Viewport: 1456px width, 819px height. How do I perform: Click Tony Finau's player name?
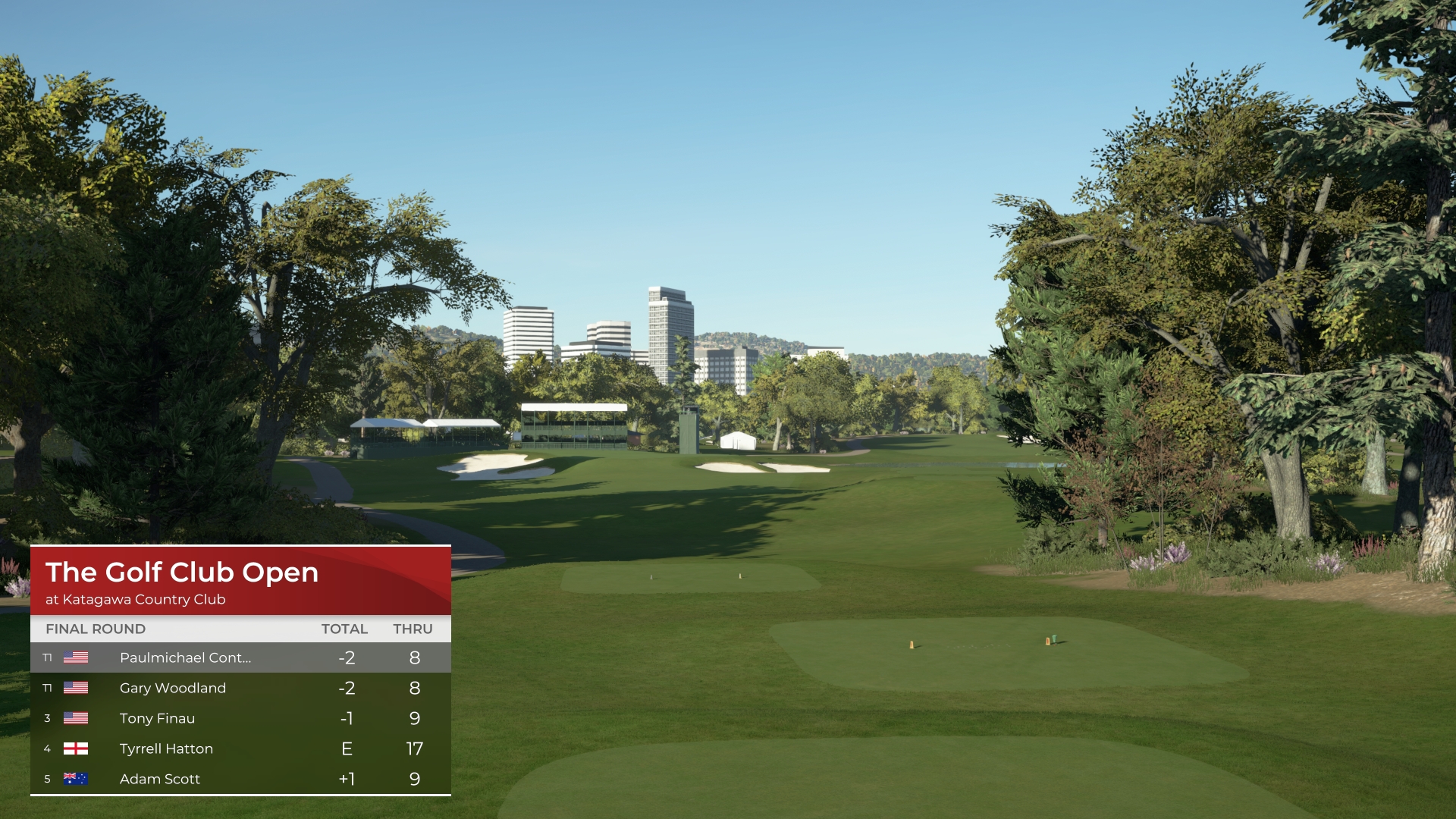pos(156,718)
